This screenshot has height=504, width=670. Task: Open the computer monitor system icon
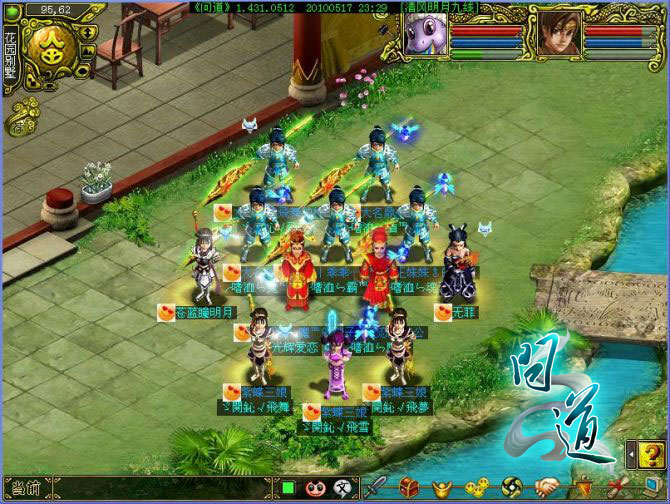pyautogui.click(x=652, y=487)
